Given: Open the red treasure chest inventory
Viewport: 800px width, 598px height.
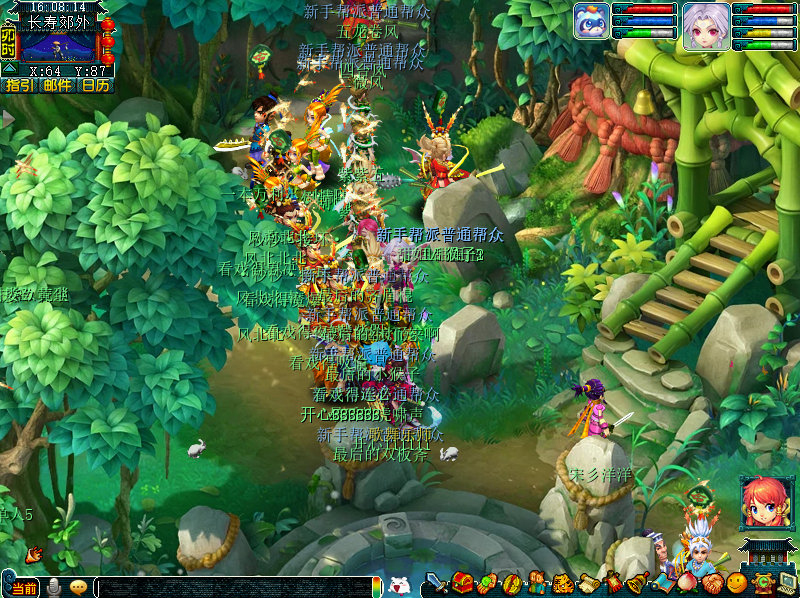Looking at the screenshot, I should point(462,582).
